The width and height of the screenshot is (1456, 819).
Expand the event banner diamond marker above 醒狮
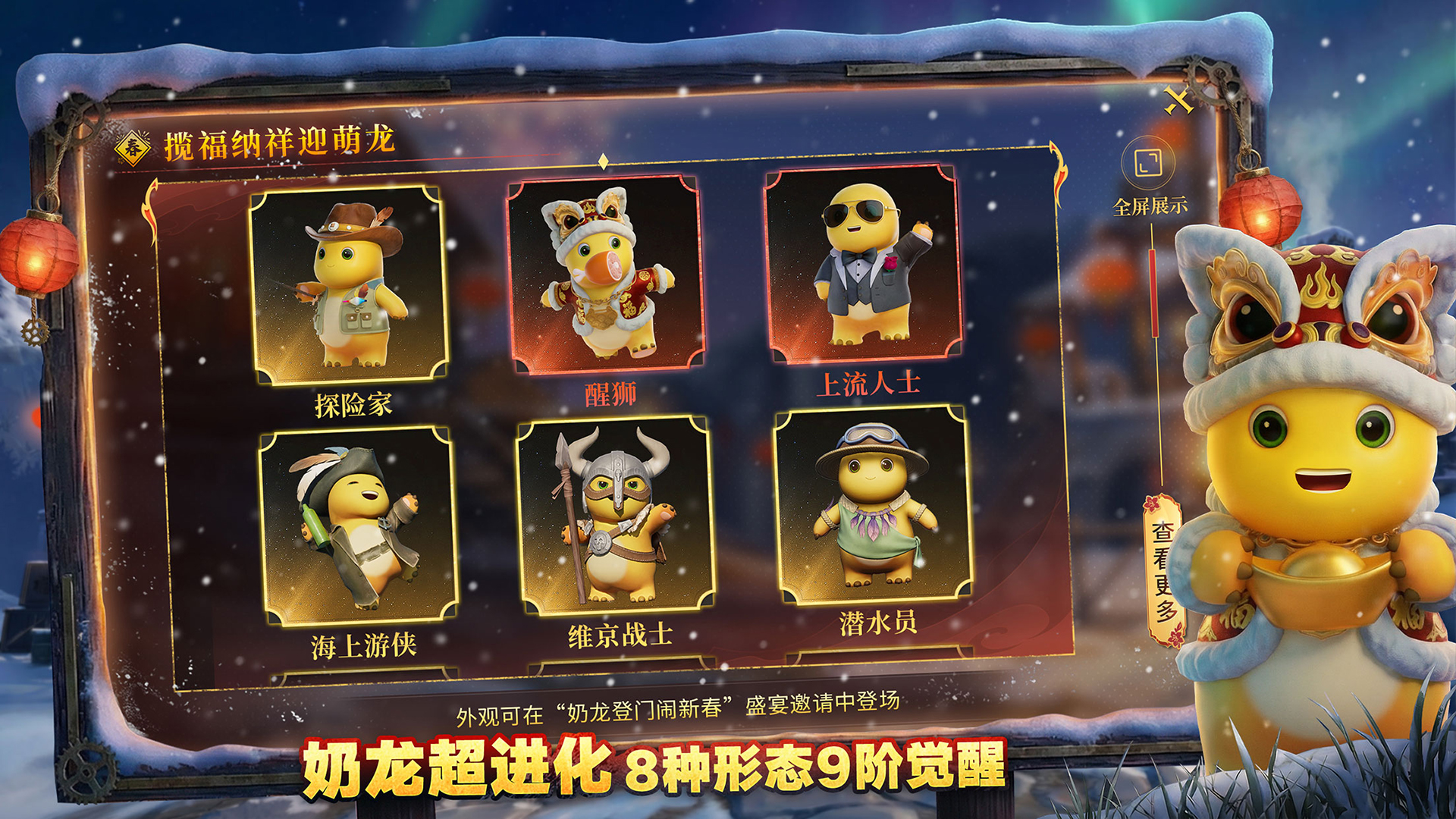[x=604, y=160]
